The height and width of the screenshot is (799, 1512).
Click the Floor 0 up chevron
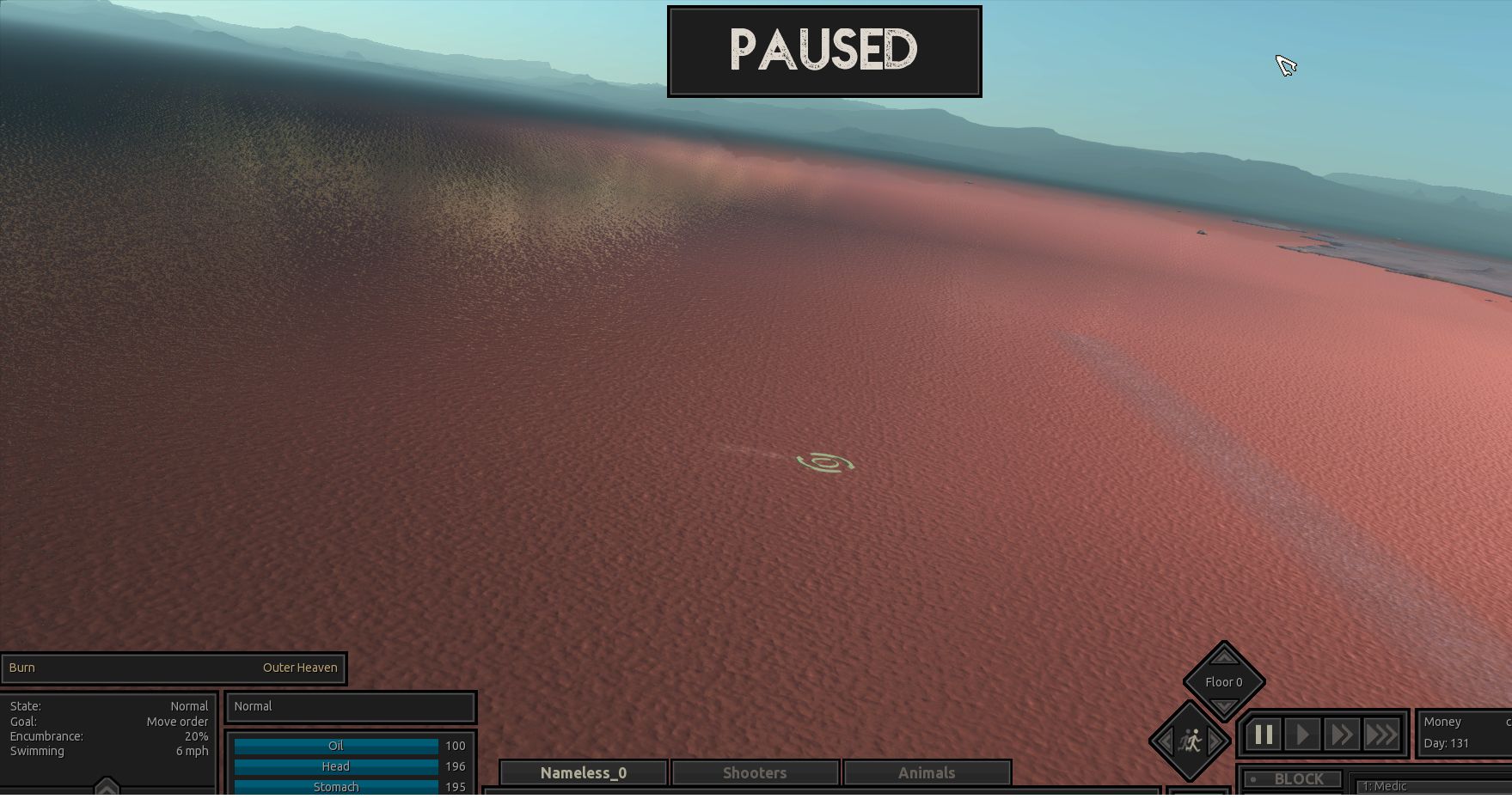1224,657
